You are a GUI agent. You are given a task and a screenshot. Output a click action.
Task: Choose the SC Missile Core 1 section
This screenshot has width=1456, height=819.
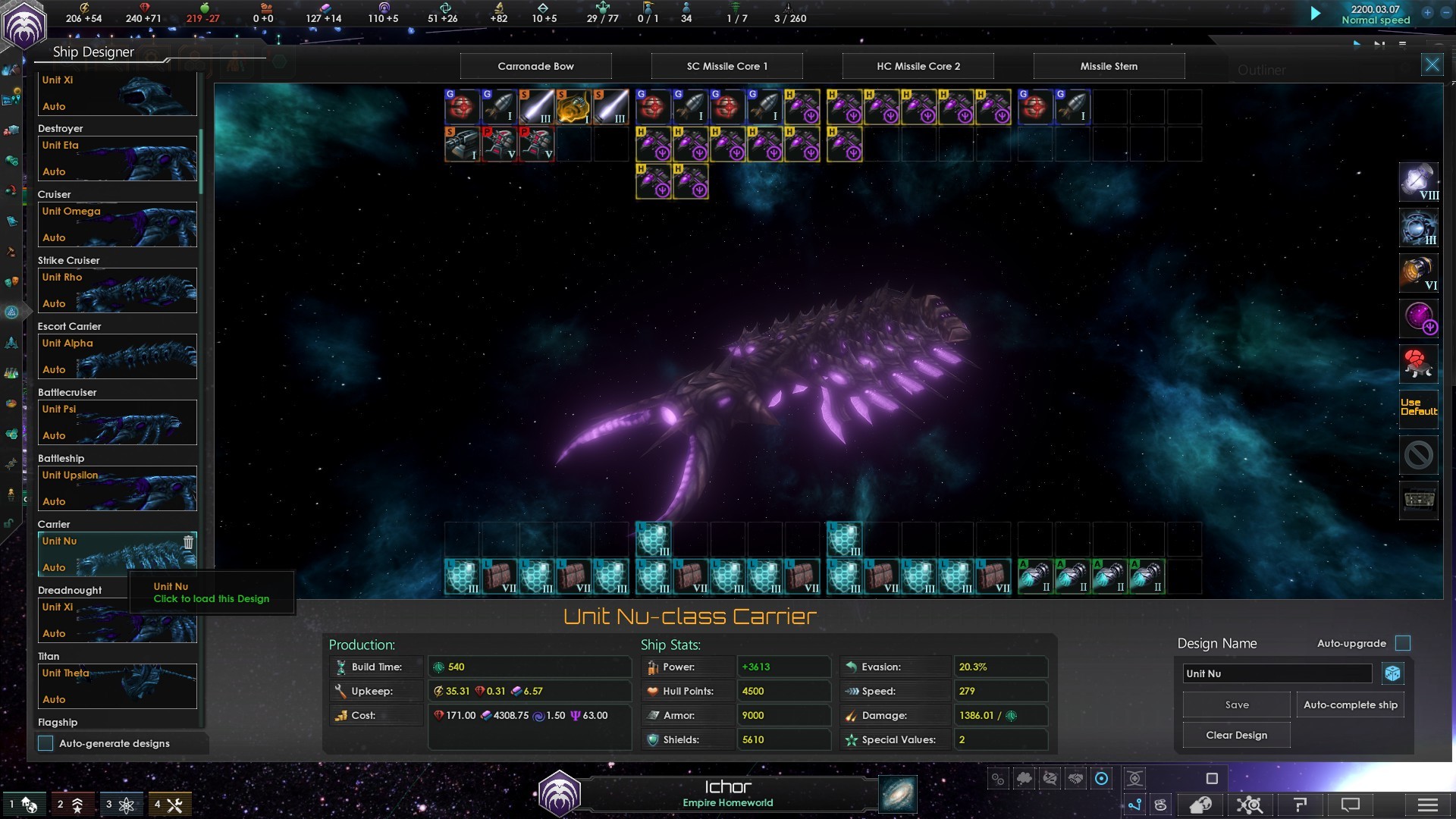726,66
